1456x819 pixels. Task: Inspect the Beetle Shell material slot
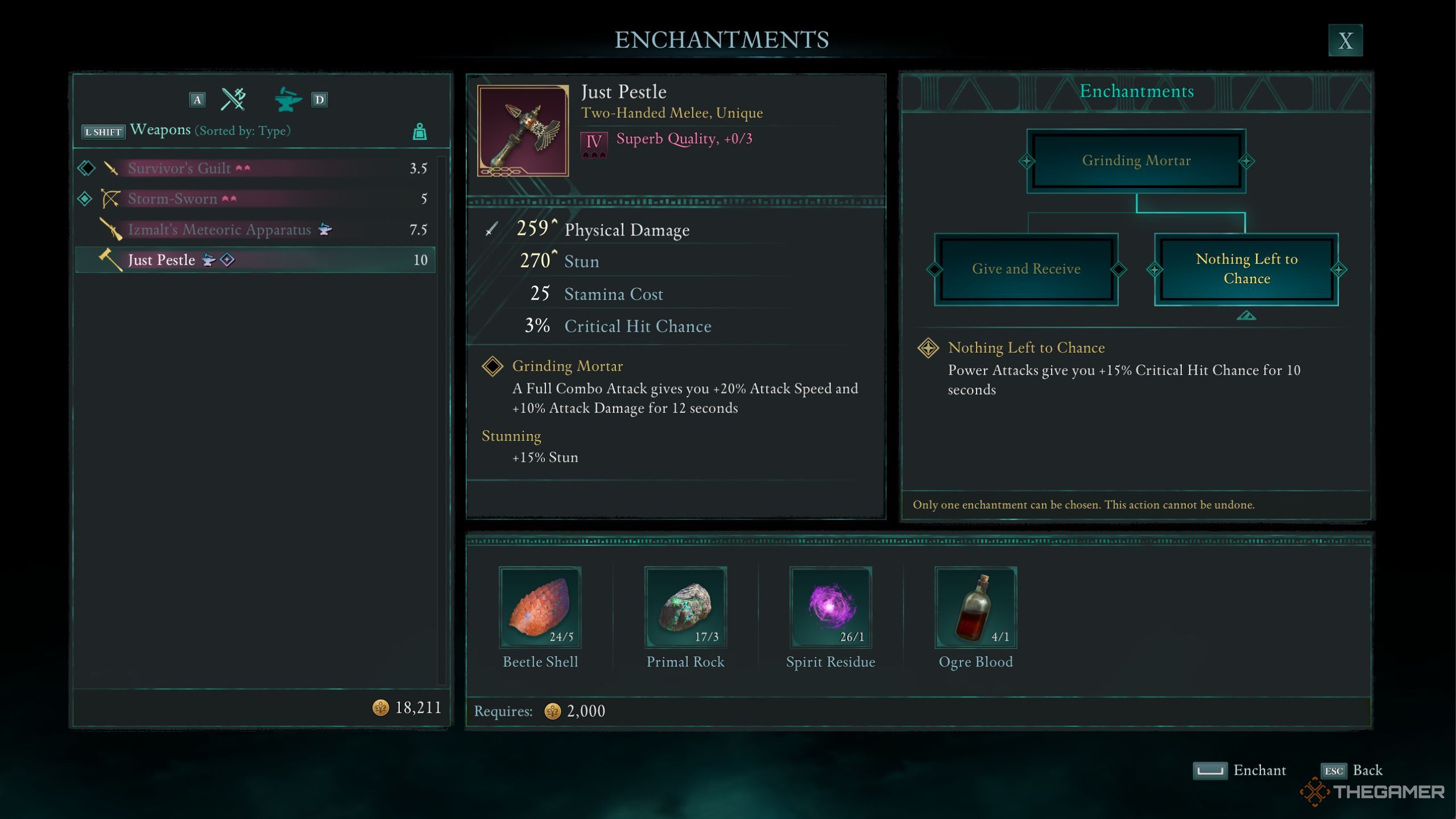[x=540, y=607]
